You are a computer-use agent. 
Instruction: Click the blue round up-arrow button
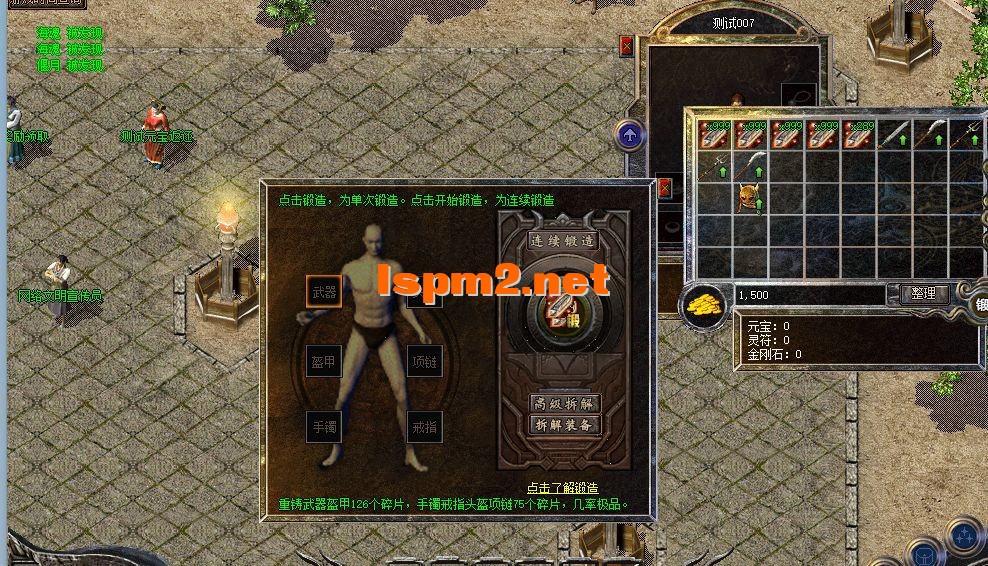click(630, 135)
